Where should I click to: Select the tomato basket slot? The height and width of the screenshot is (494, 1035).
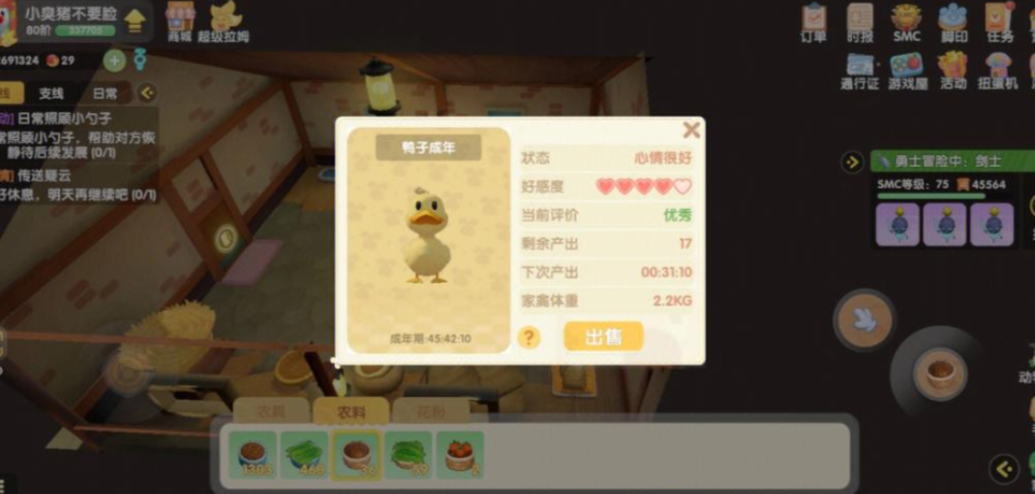point(459,455)
